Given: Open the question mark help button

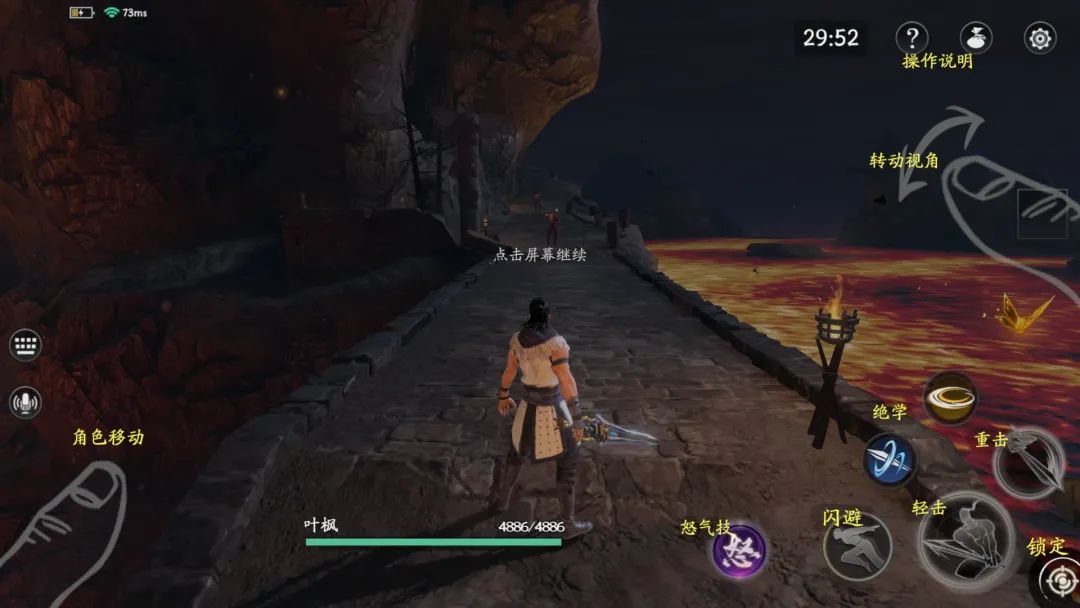Looking at the screenshot, I should coord(911,38).
